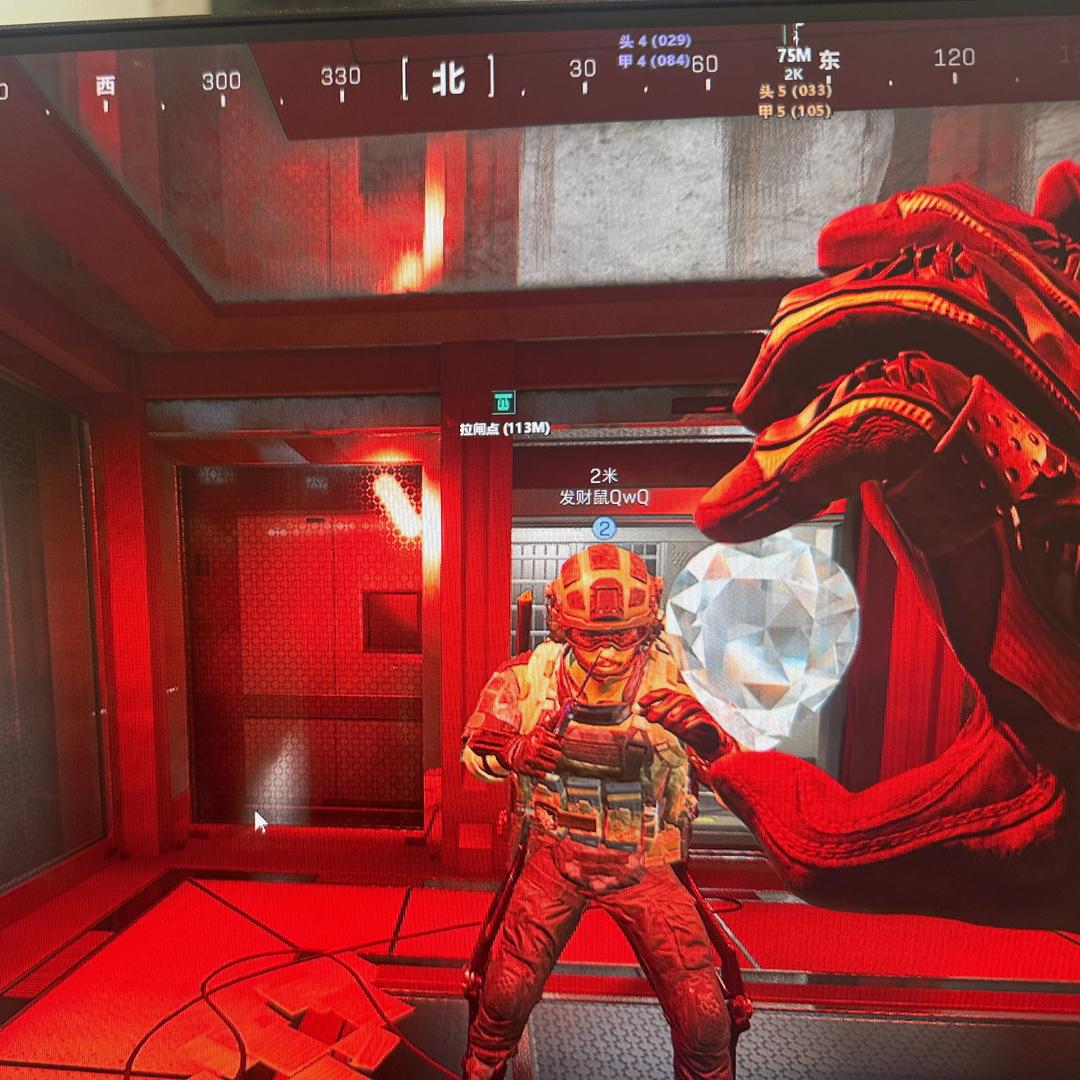Click the bracketed 北 compass heading
The width and height of the screenshot is (1080, 1080).
point(448,80)
